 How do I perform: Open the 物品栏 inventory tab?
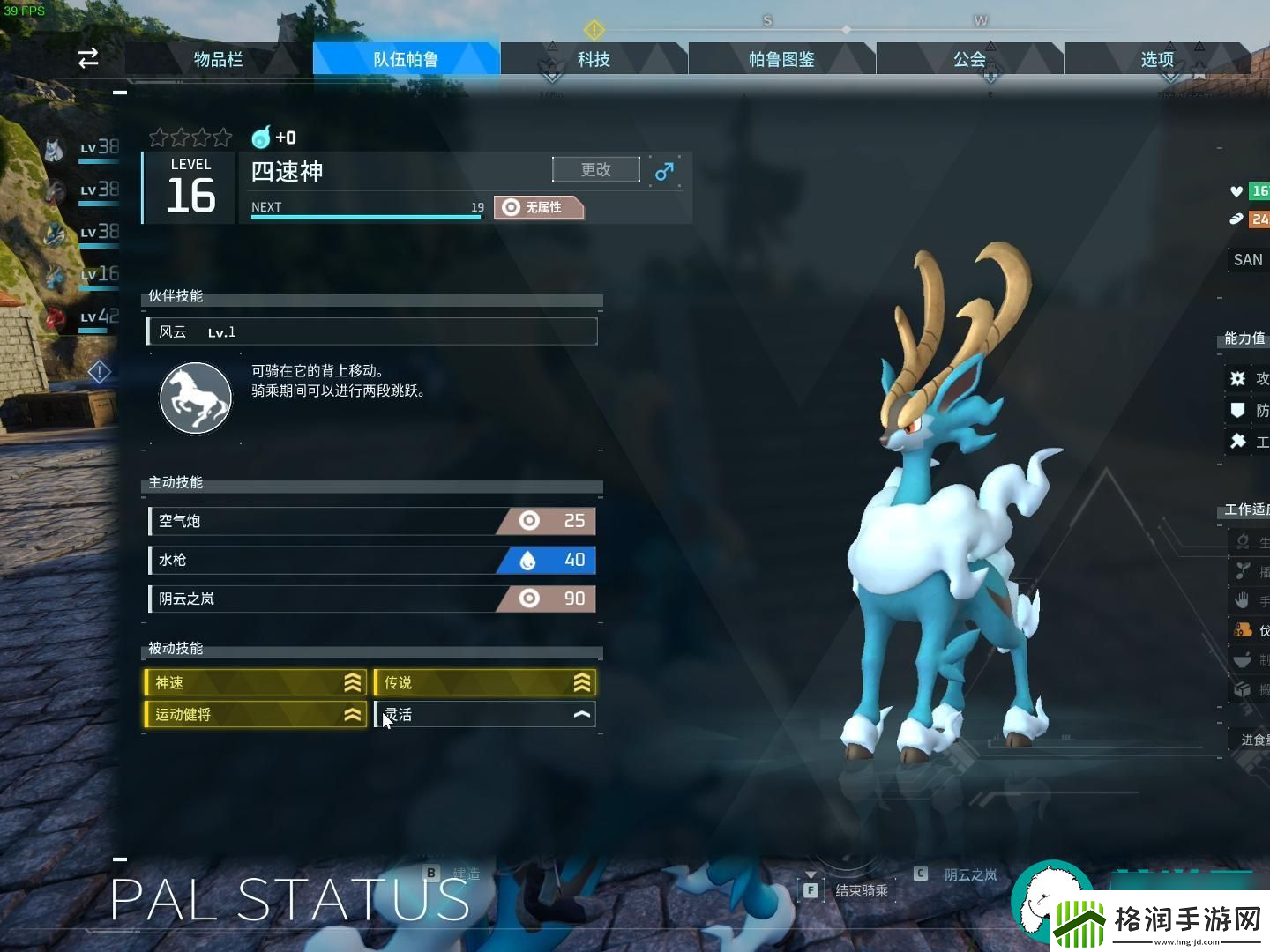click(218, 59)
